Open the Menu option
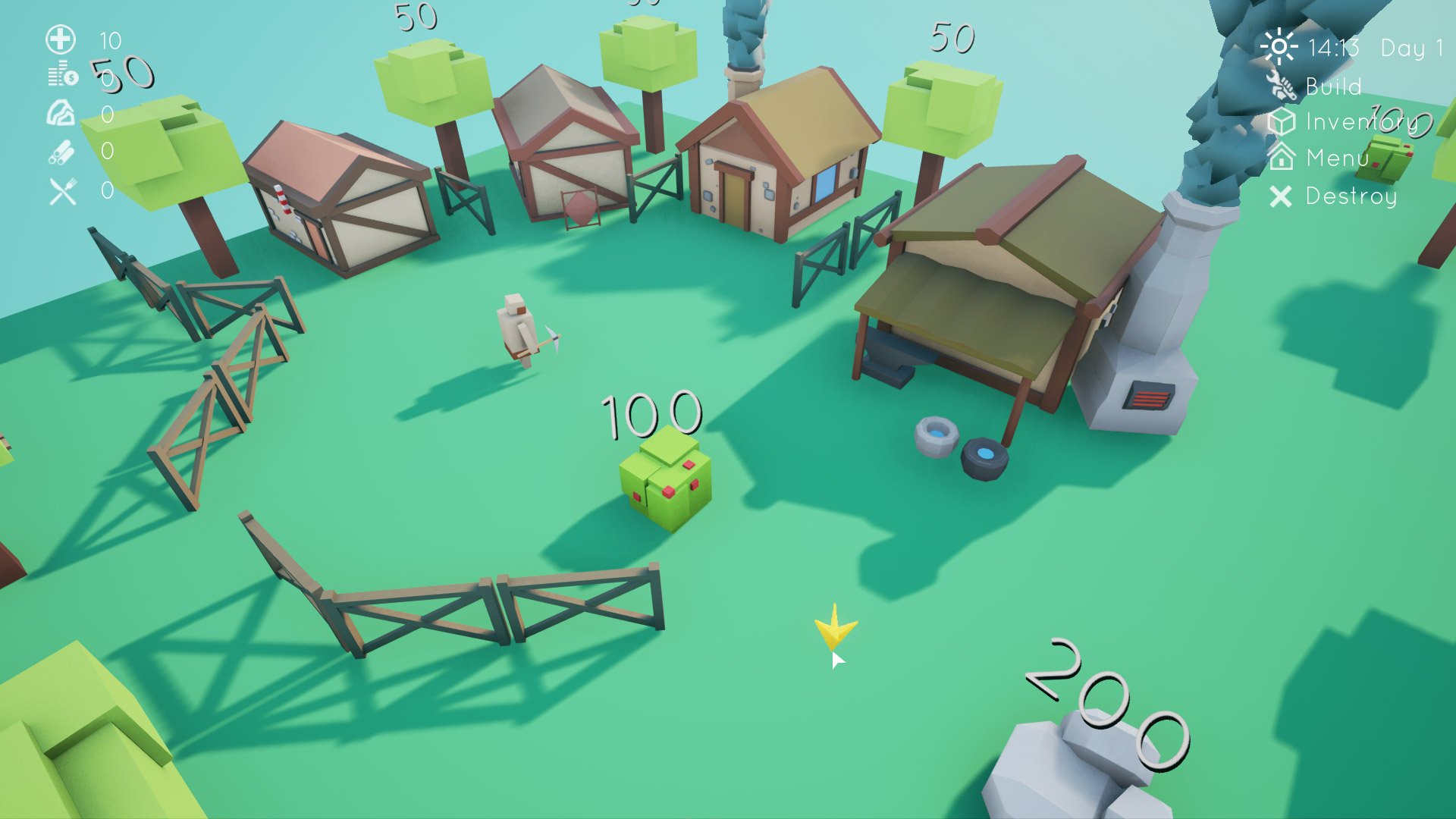Image resolution: width=1456 pixels, height=819 pixels. point(1337,158)
